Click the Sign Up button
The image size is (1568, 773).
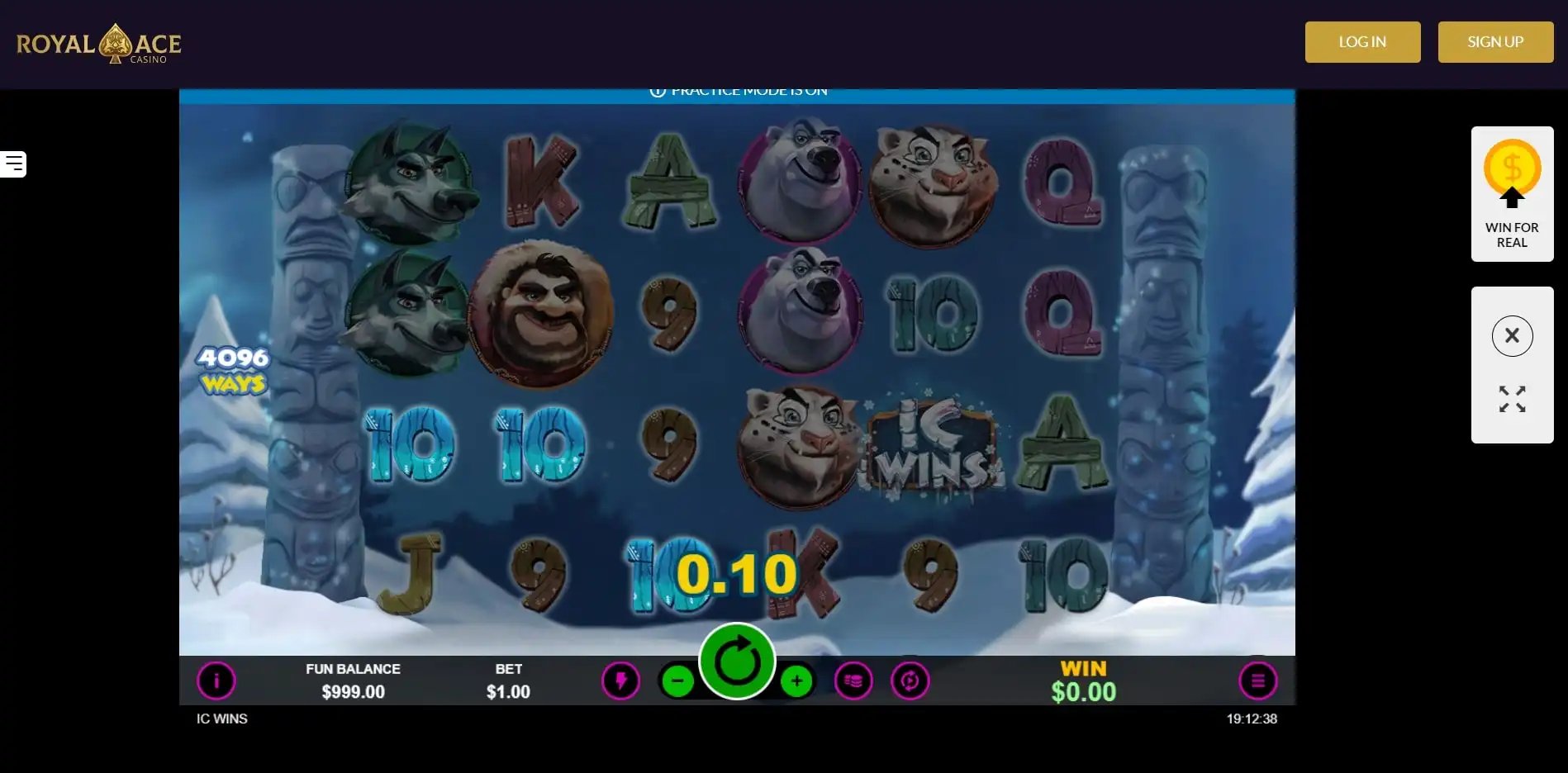[x=1495, y=42]
